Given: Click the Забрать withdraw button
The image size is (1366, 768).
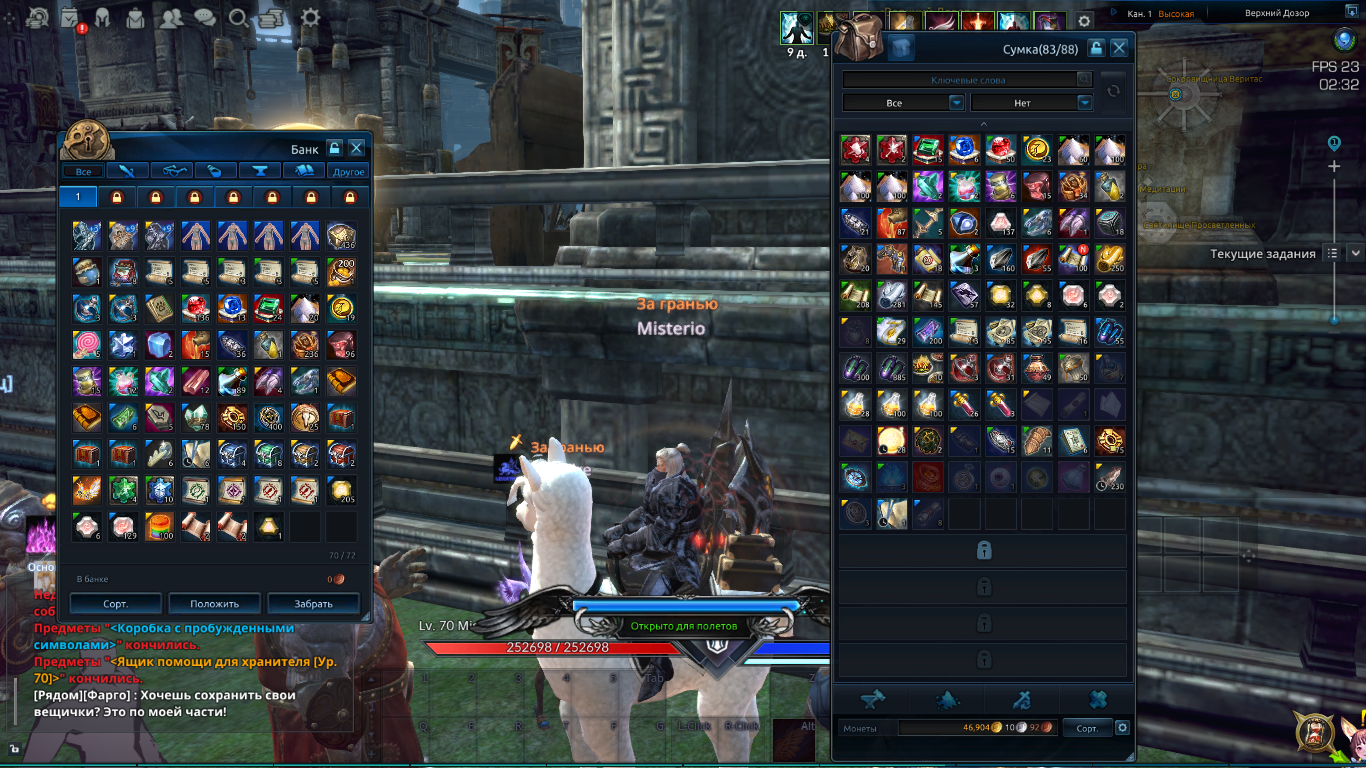Looking at the screenshot, I should [x=314, y=603].
